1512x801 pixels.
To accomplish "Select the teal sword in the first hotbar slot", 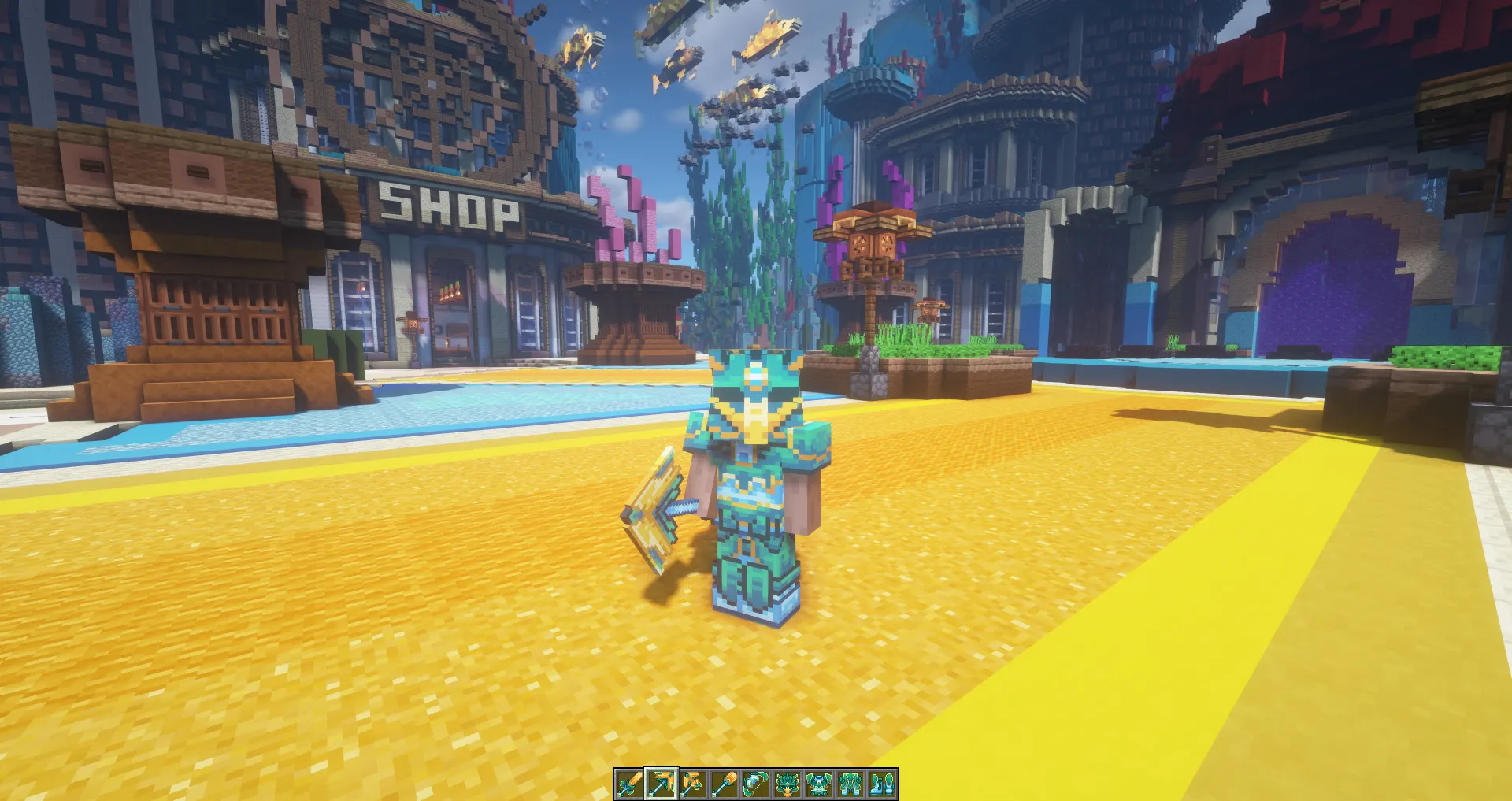I will [628, 784].
